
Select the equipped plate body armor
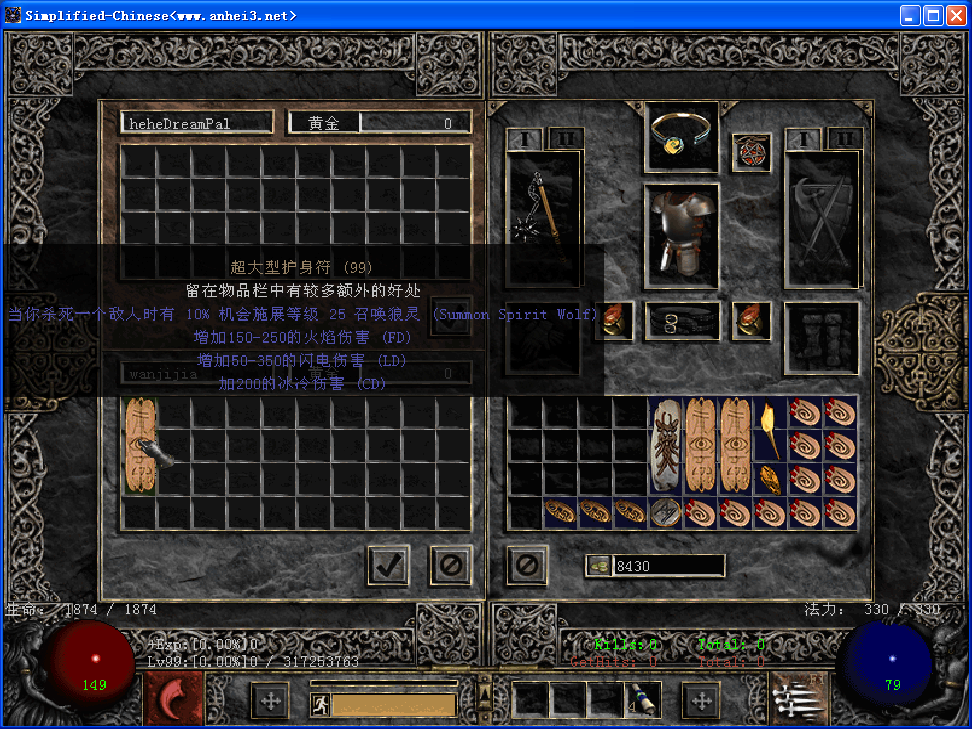[x=681, y=234]
